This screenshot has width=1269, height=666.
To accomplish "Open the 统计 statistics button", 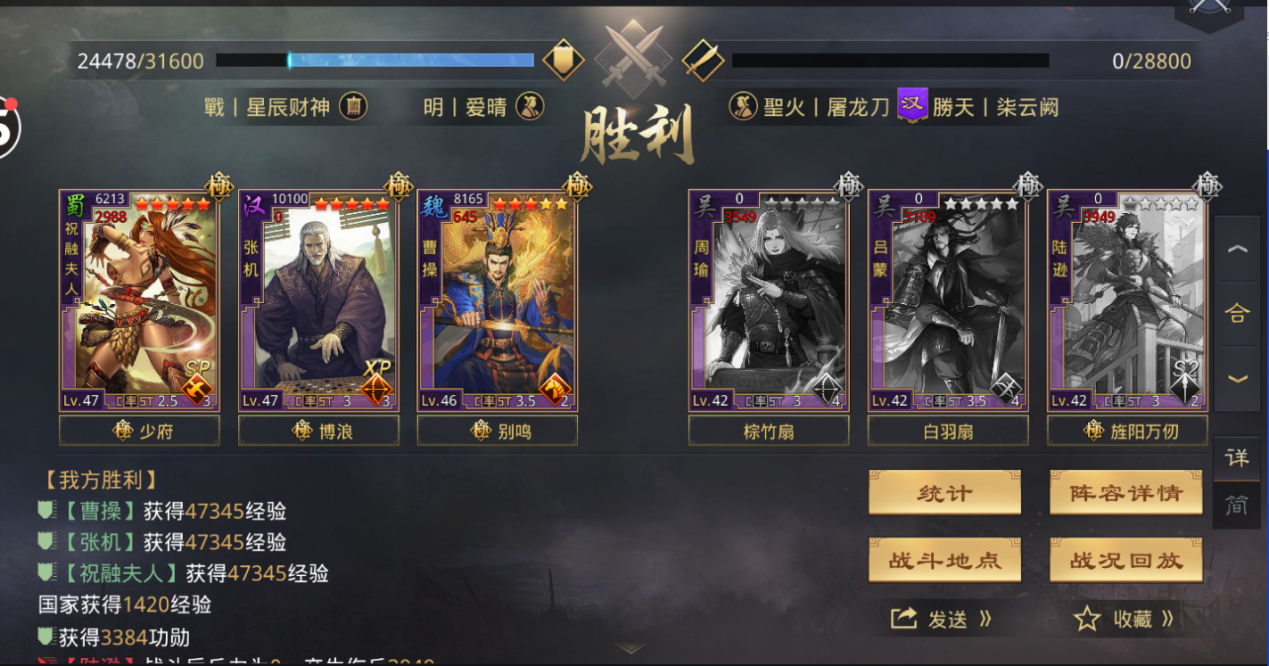I will click(944, 493).
